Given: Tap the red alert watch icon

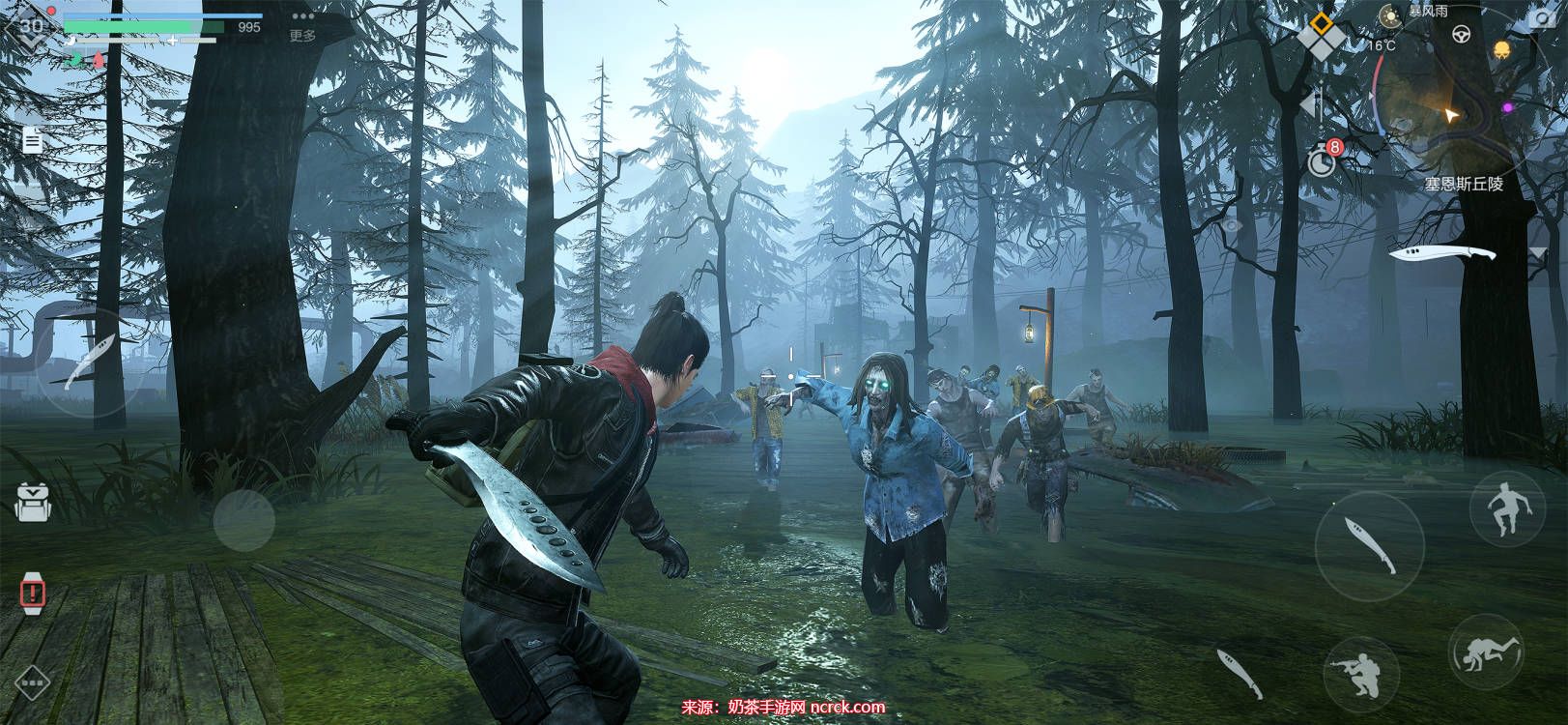Looking at the screenshot, I should click(x=33, y=590).
